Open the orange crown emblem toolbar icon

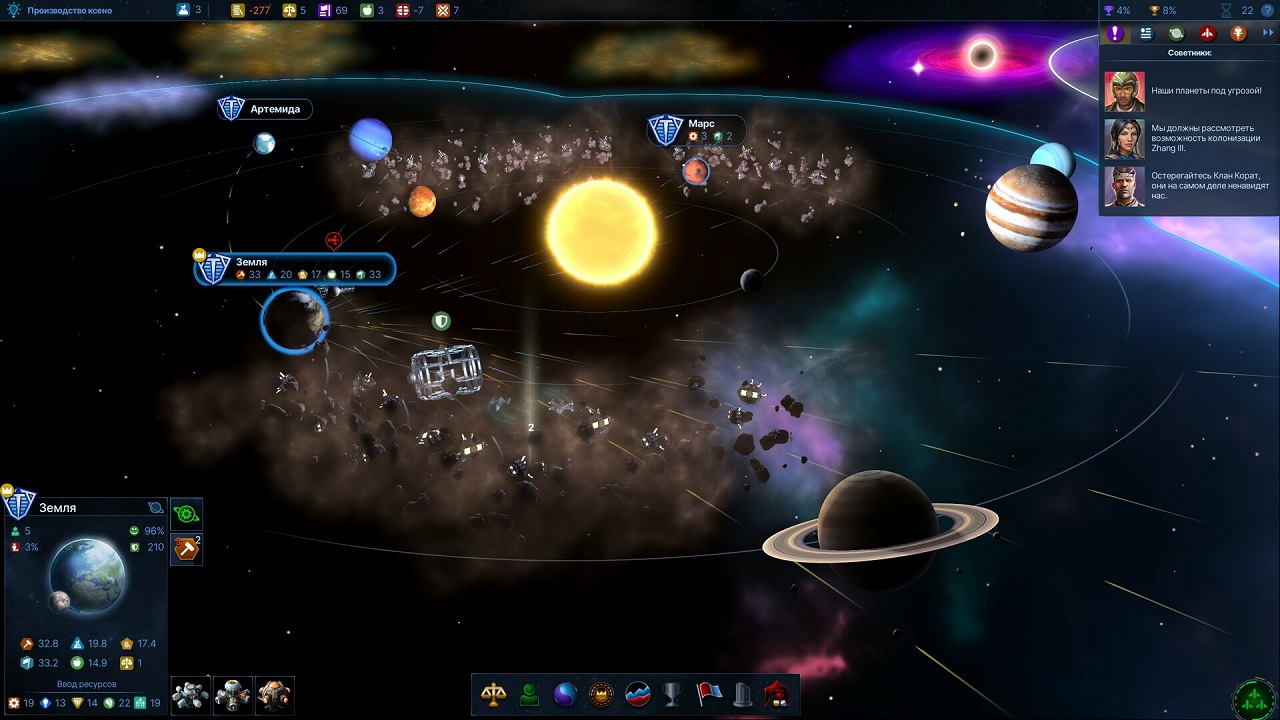(601, 695)
